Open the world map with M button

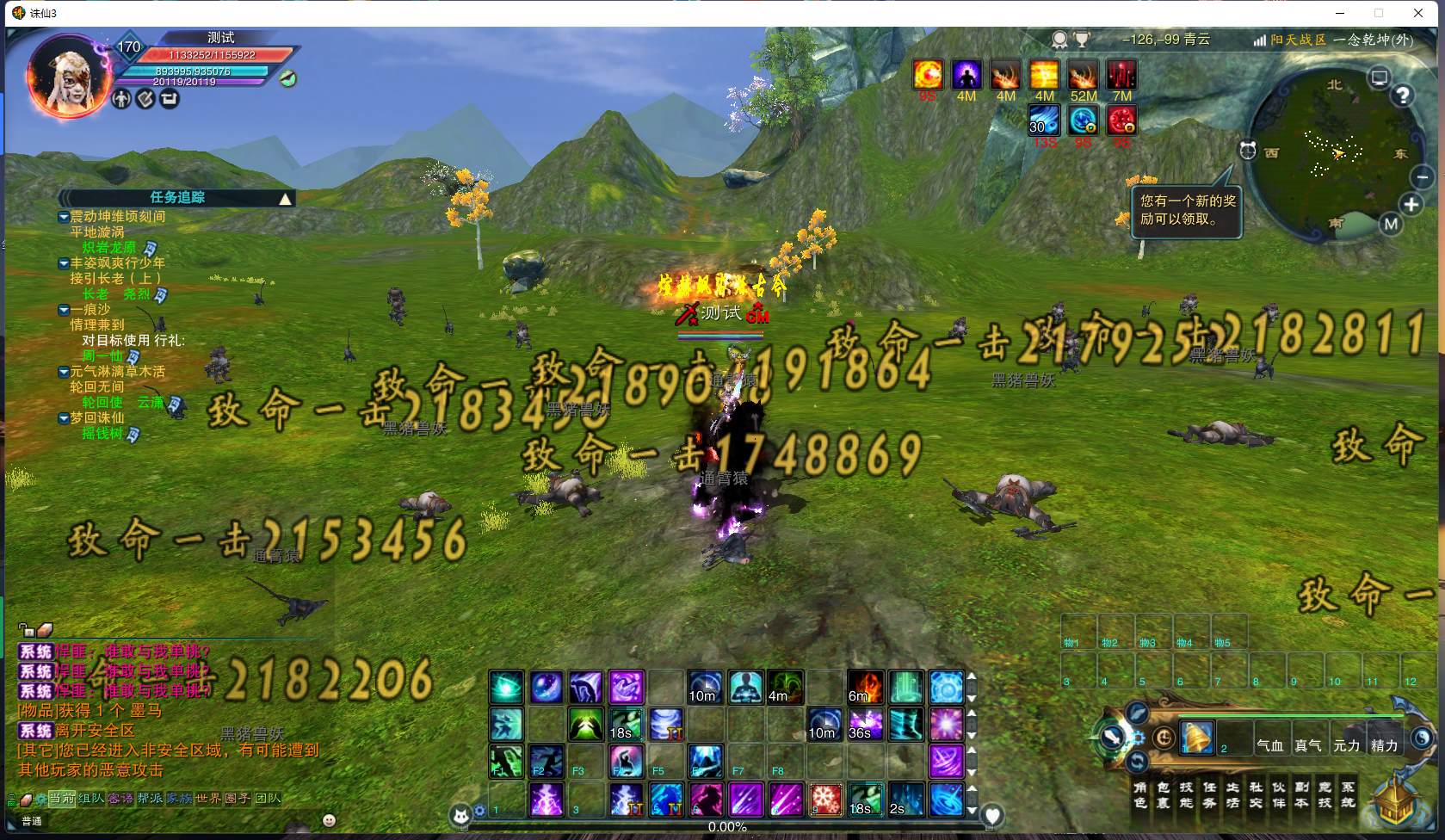coord(1392,225)
